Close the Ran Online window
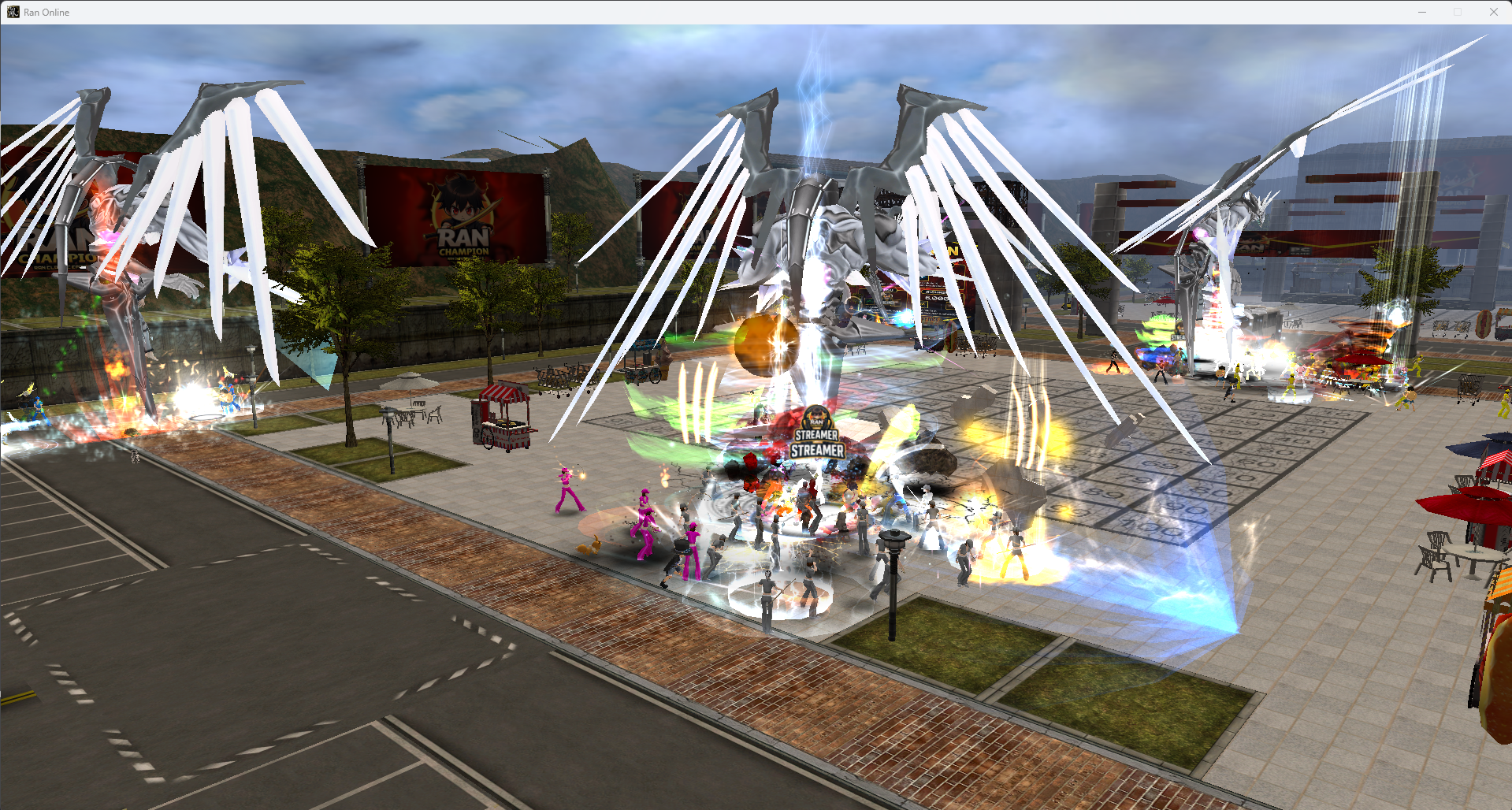This screenshot has height=810, width=1512. point(1493,12)
